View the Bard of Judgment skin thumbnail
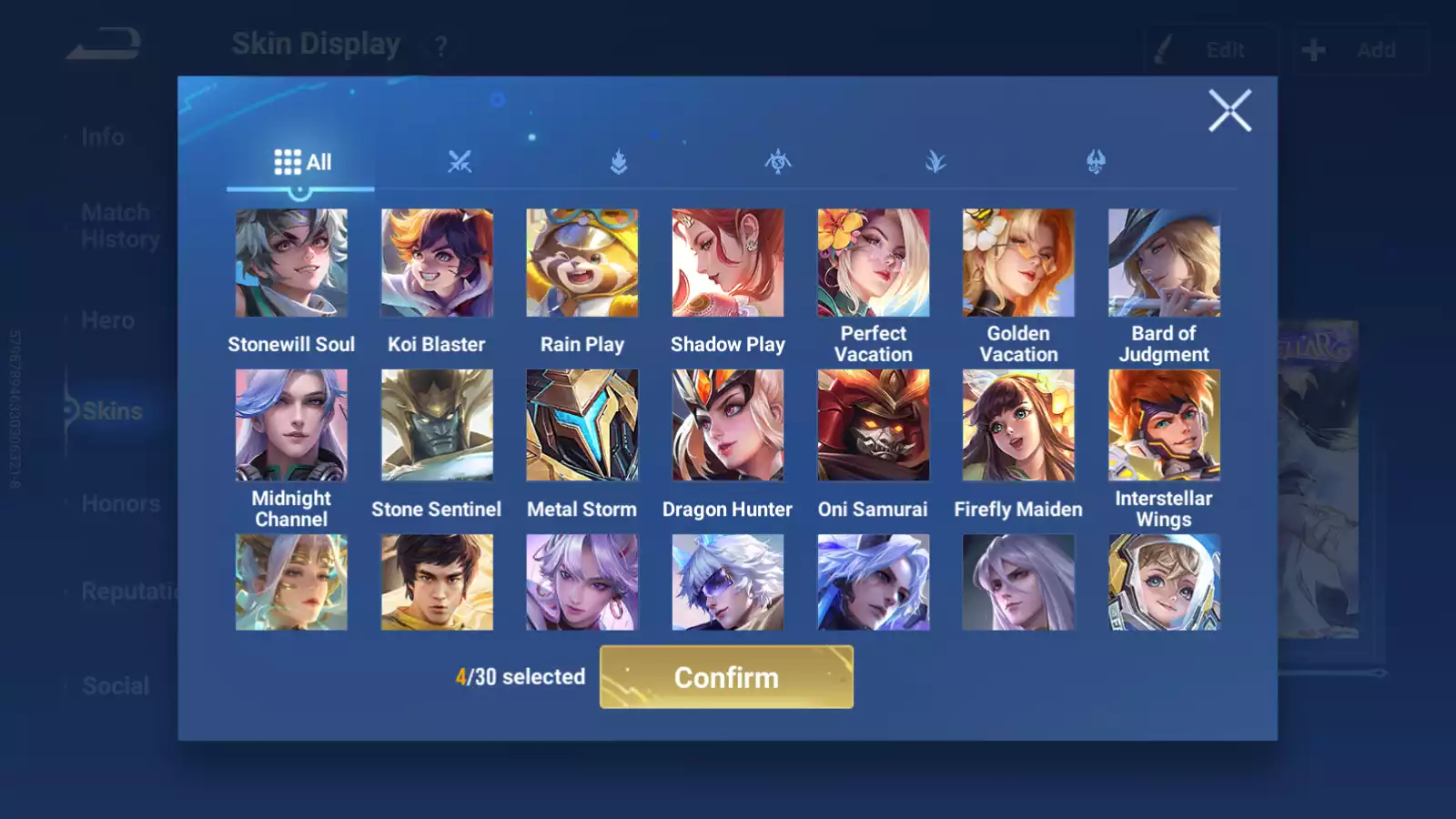The image size is (1456, 819). (1164, 261)
